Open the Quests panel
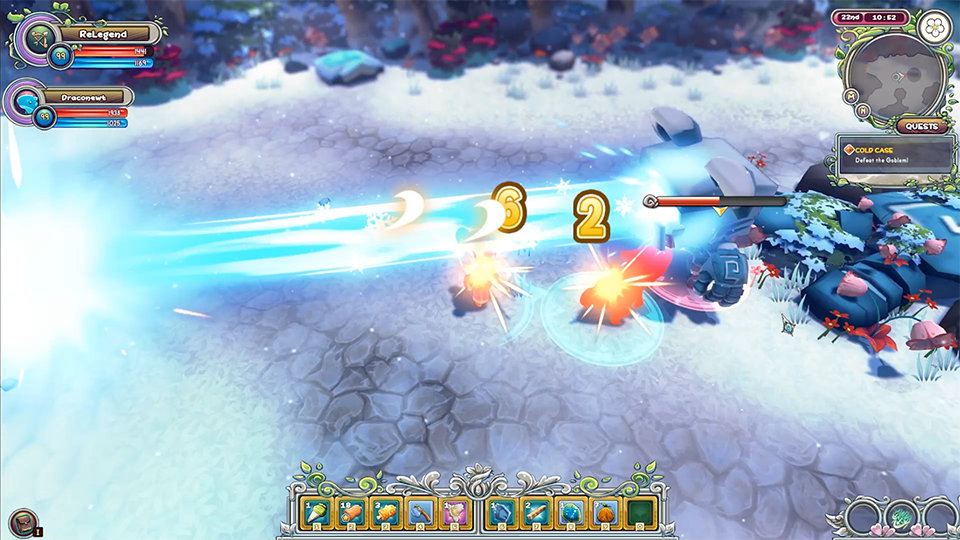 point(921,127)
